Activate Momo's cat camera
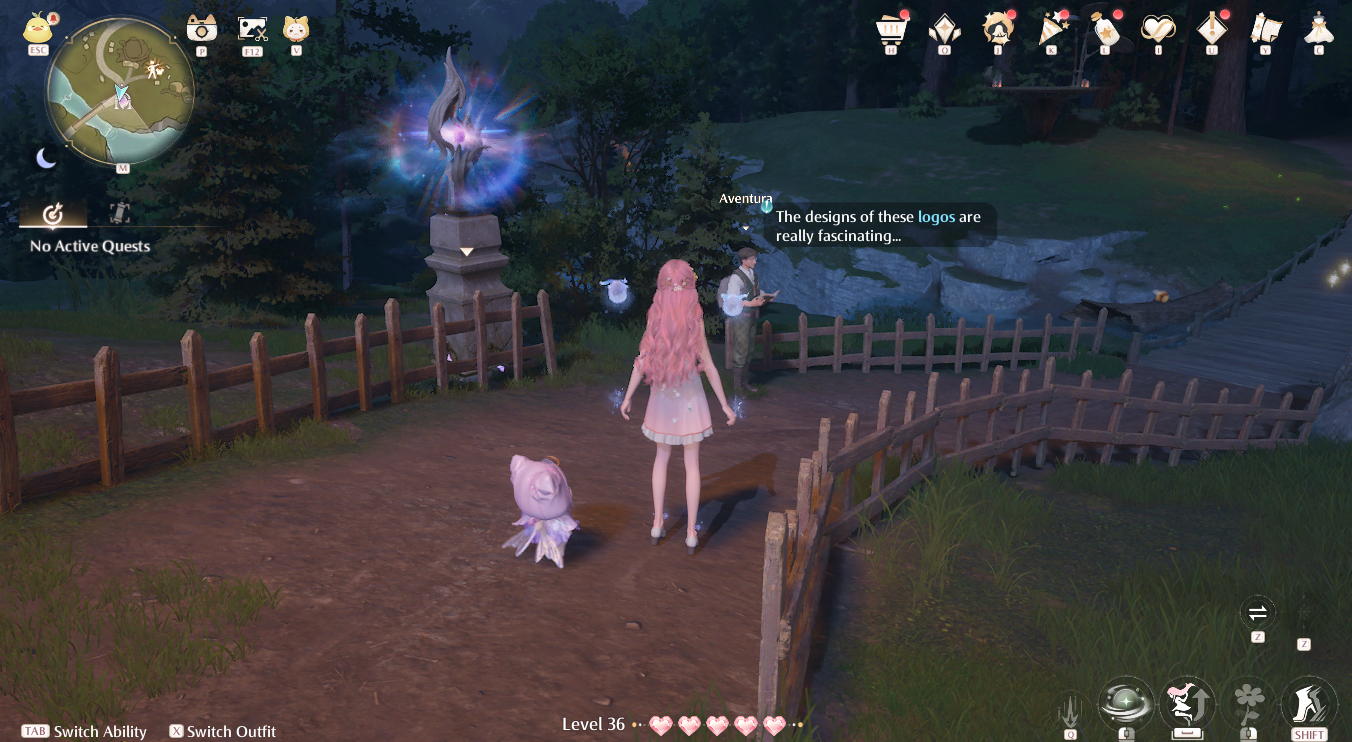The height and width of the screenshot is (742, 1352). 298,30
